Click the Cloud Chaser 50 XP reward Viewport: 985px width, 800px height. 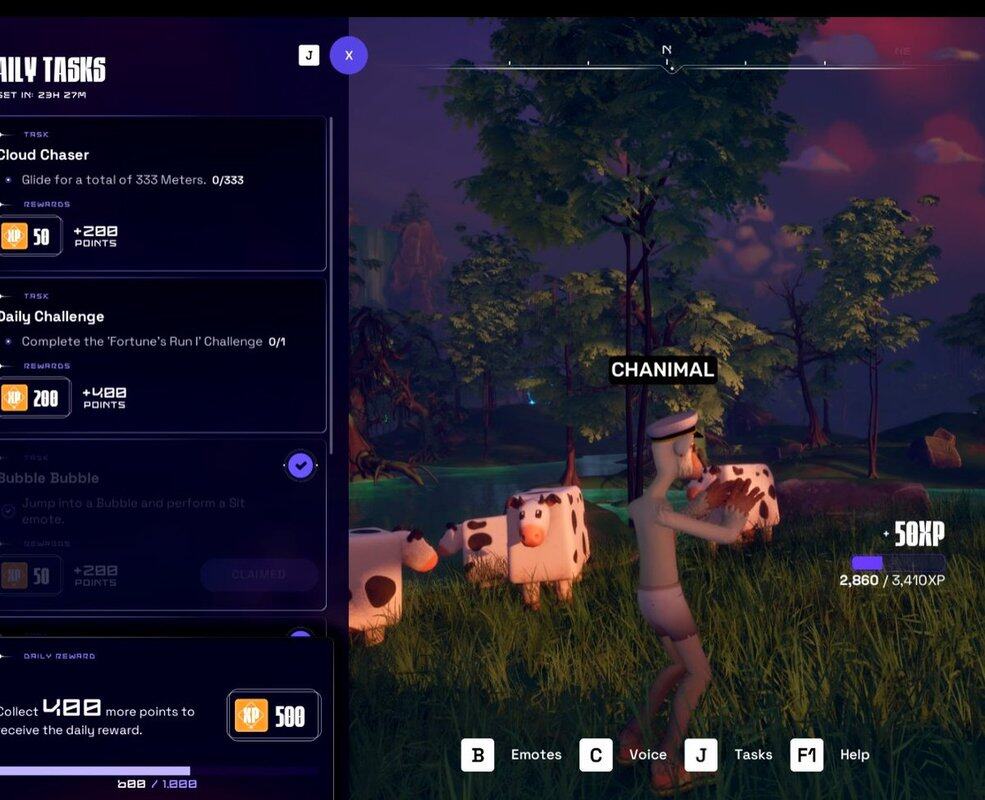28,236
